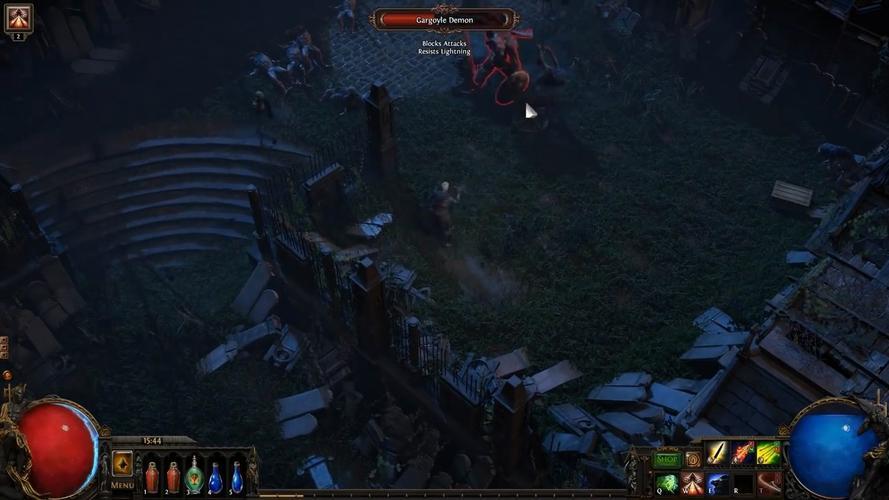This screenshot has height=500, width=889.
Task: Activate the red sweep skill on T
Action: point(768,484)
